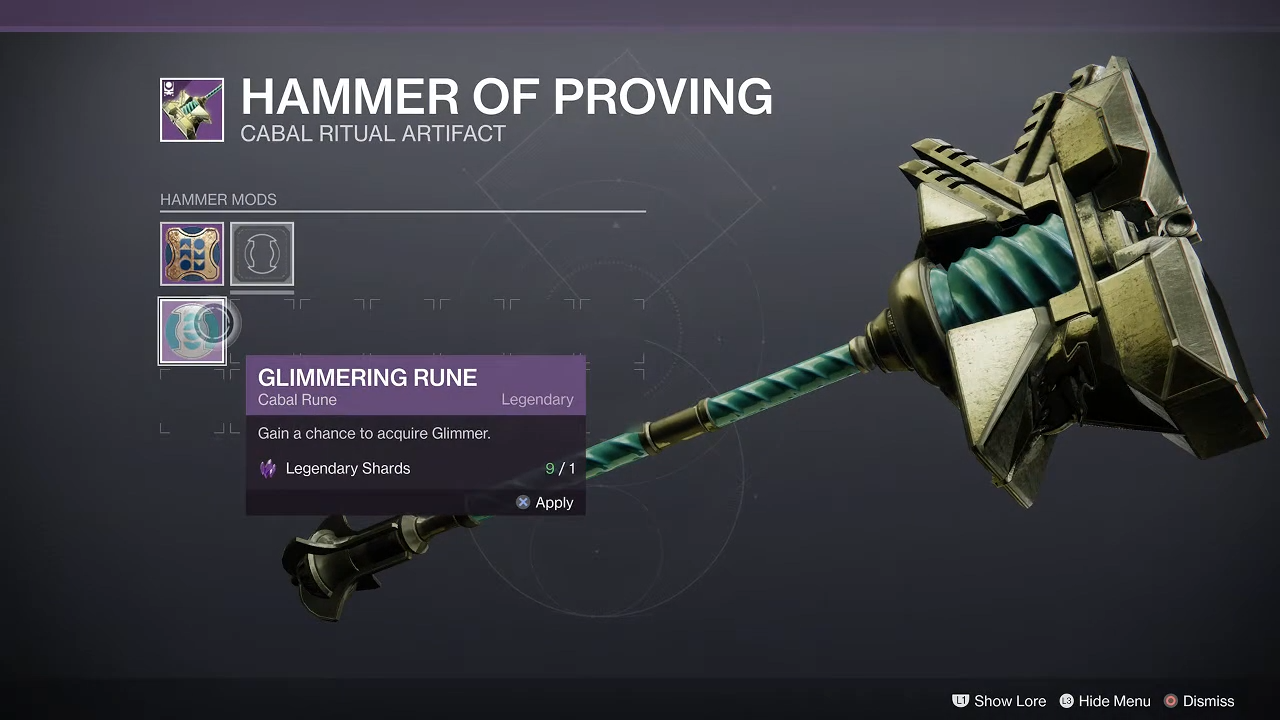Hide the menu overlay
Viewport: 1280px width, 720px height.
click(x=1105, y=701)
